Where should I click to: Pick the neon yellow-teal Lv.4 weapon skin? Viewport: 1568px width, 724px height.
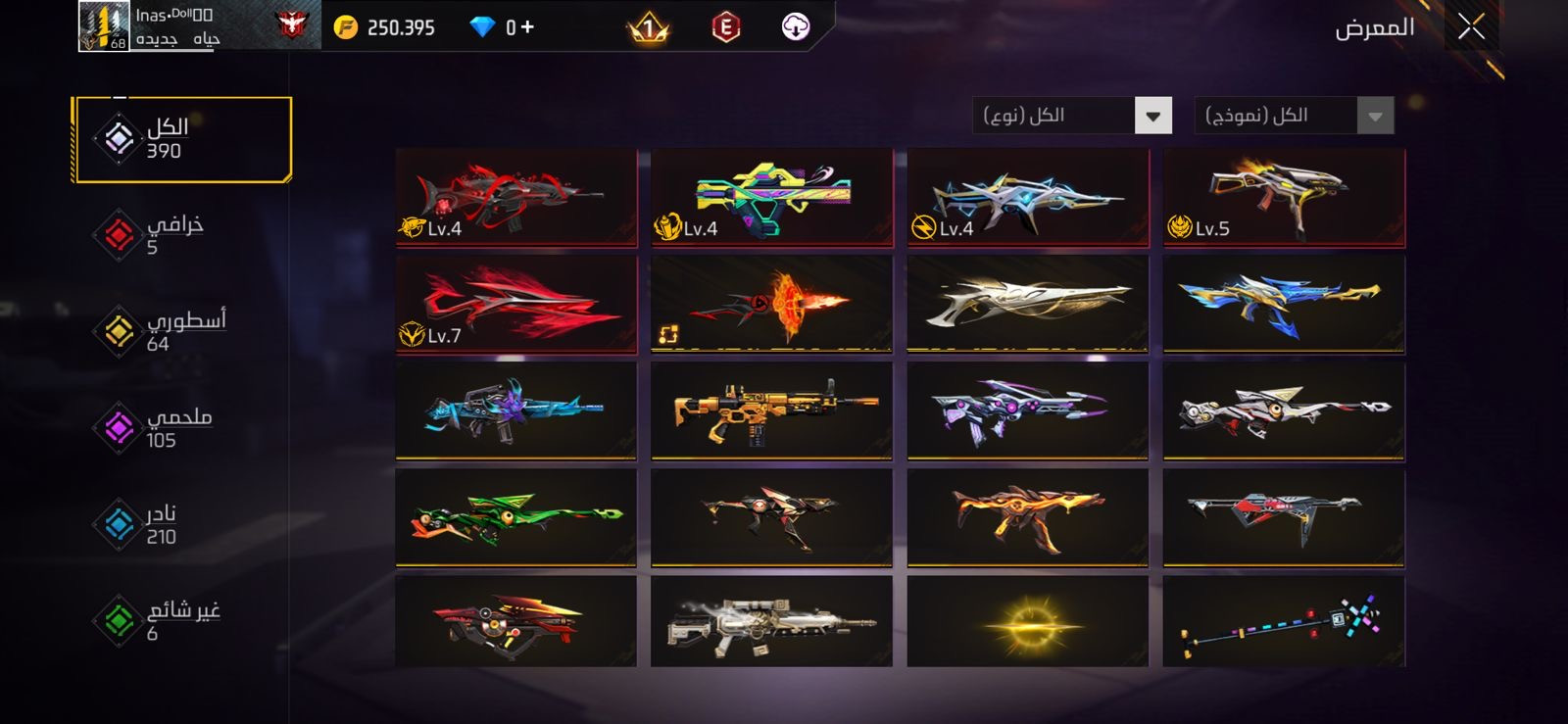point(771,197)
